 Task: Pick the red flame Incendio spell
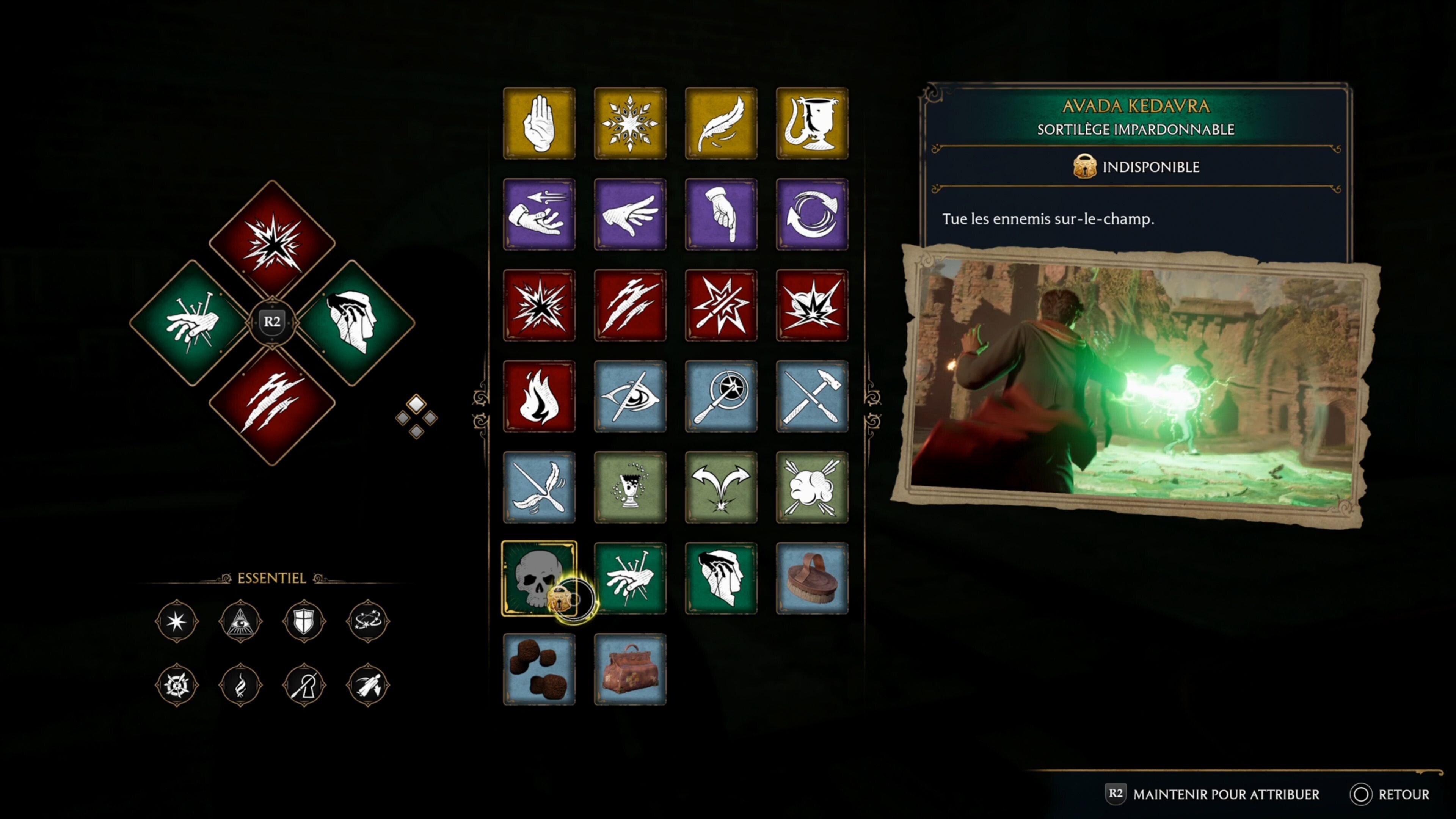[539, 396]
